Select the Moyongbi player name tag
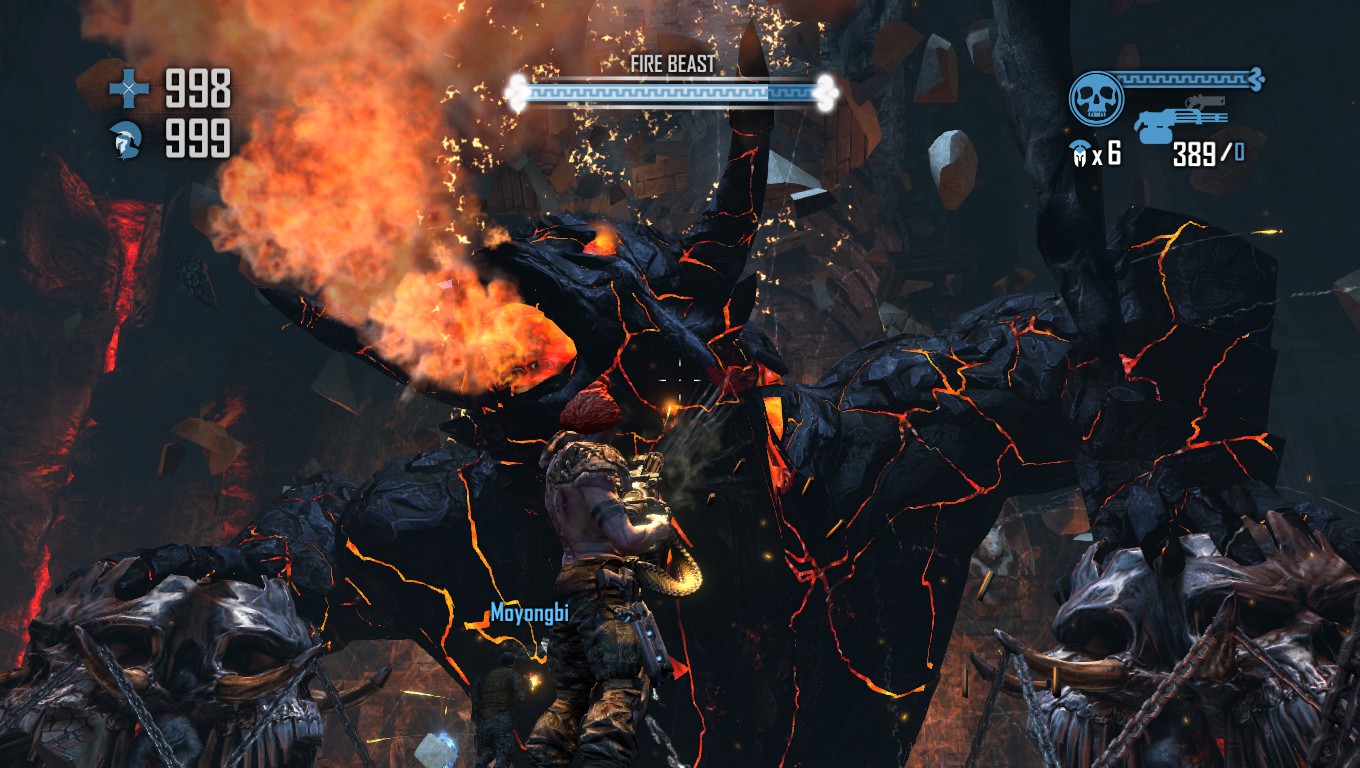Viewport: 1360px width, 768px height. (x=529, y=613)
